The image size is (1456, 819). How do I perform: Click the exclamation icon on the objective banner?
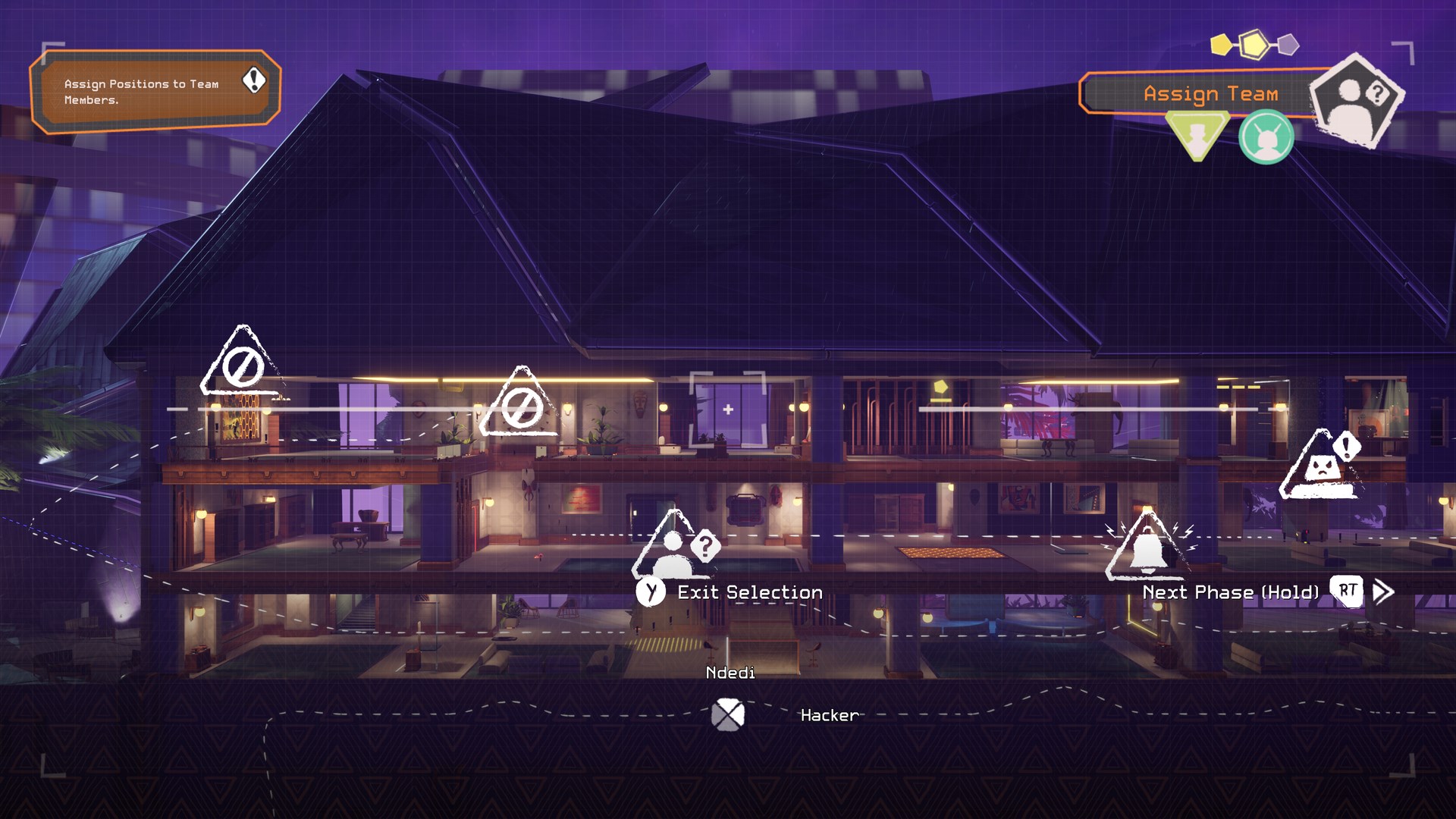coord(253,80)
